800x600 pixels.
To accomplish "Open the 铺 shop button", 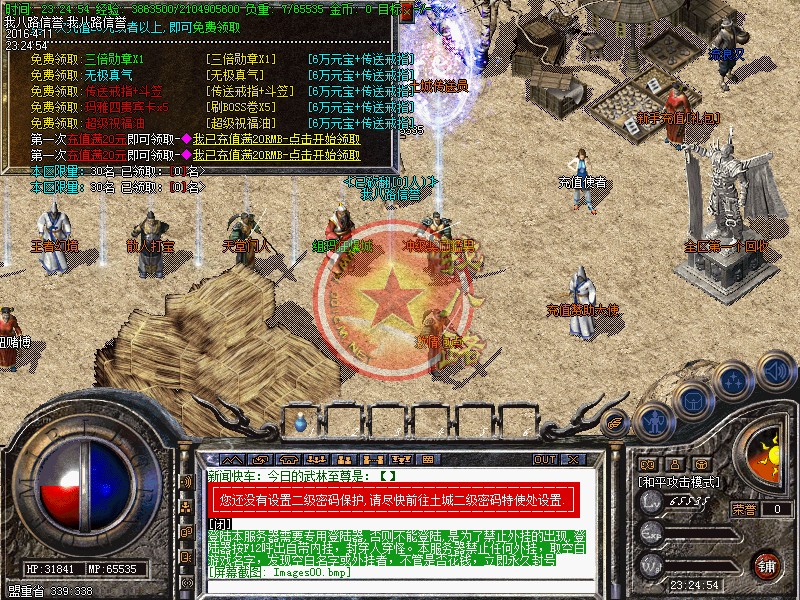I will [x=766, y=563].
